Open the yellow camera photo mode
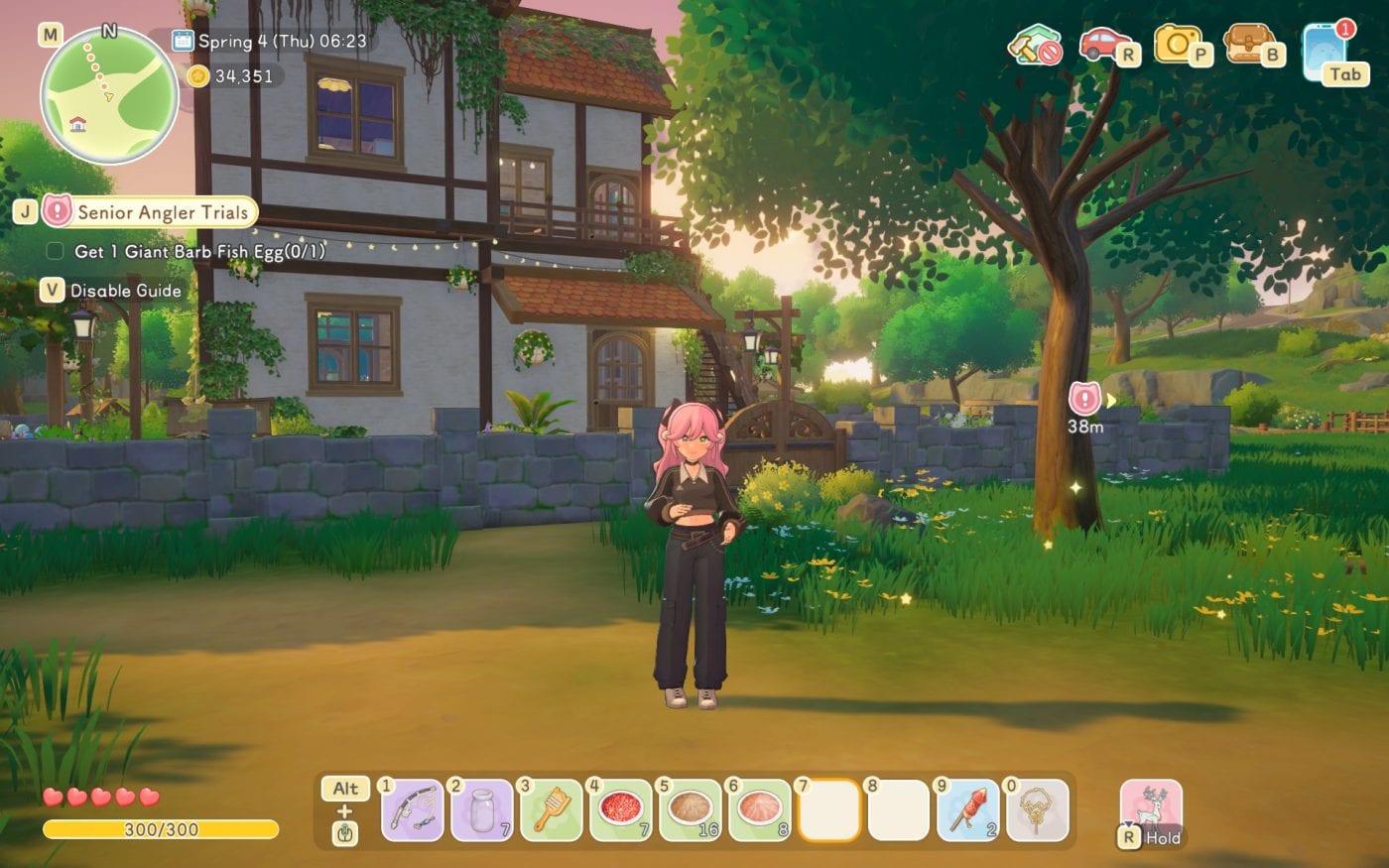Viewport: 1389px width, 868px height. (x=1178, y=45)
